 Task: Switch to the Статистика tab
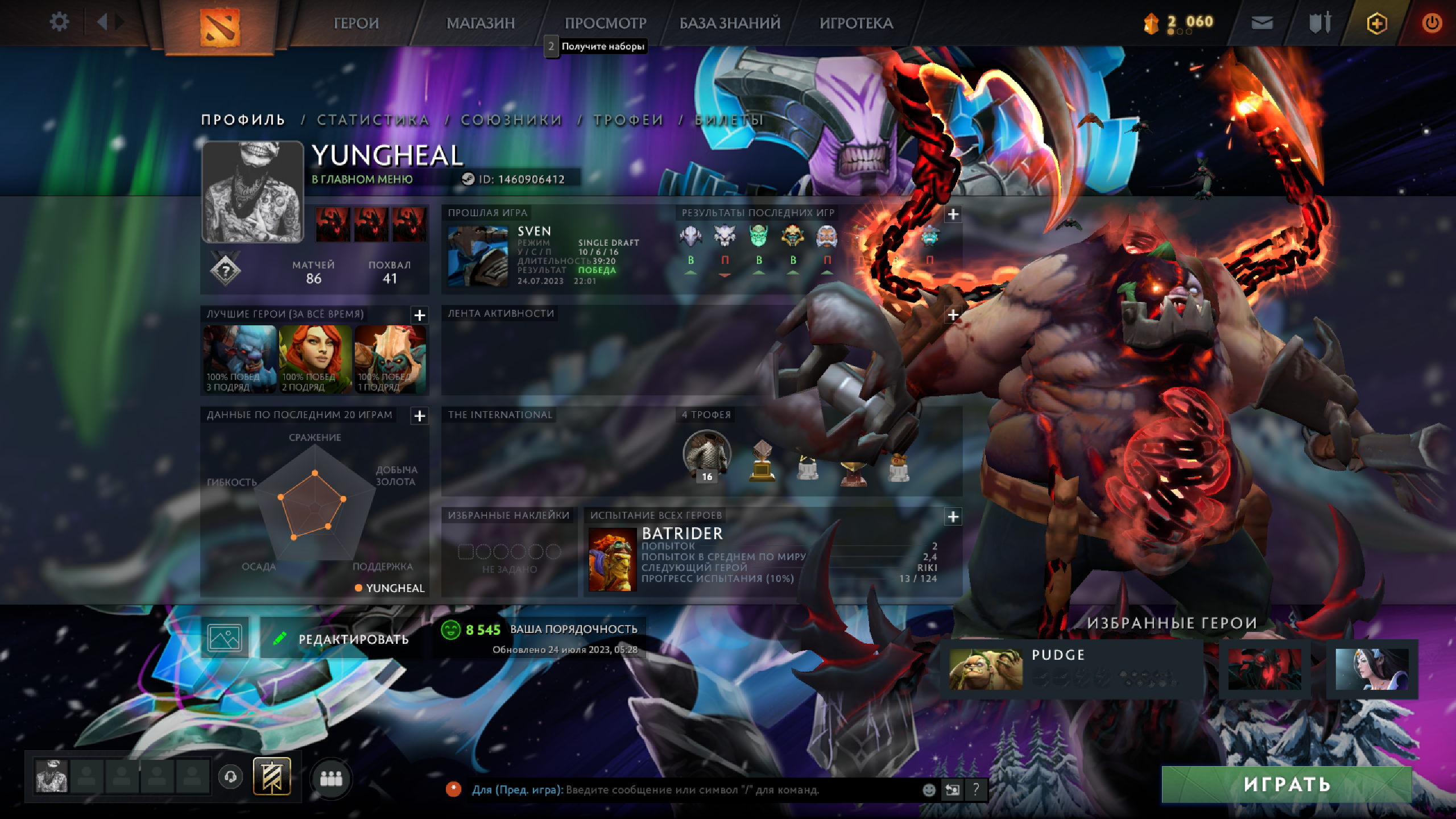373,120
